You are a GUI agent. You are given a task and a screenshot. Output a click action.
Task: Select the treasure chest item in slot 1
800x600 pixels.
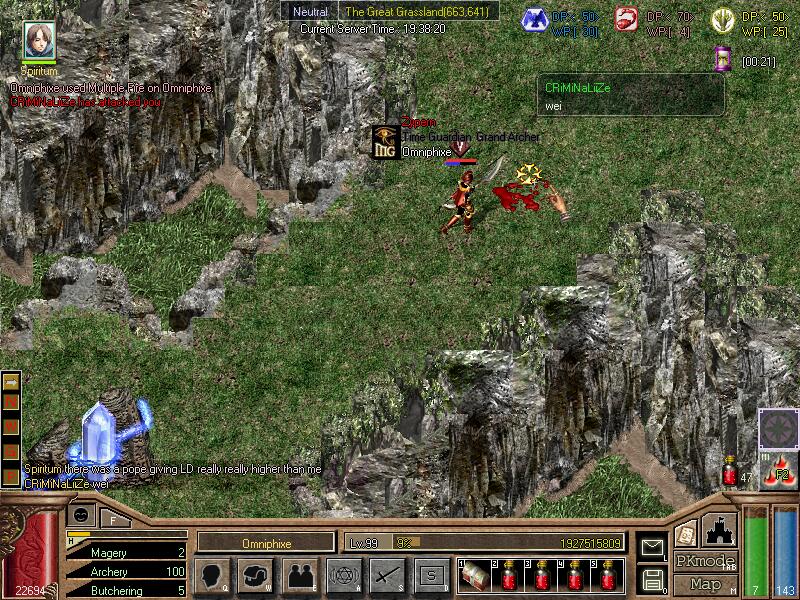click(x=474, y=576)
